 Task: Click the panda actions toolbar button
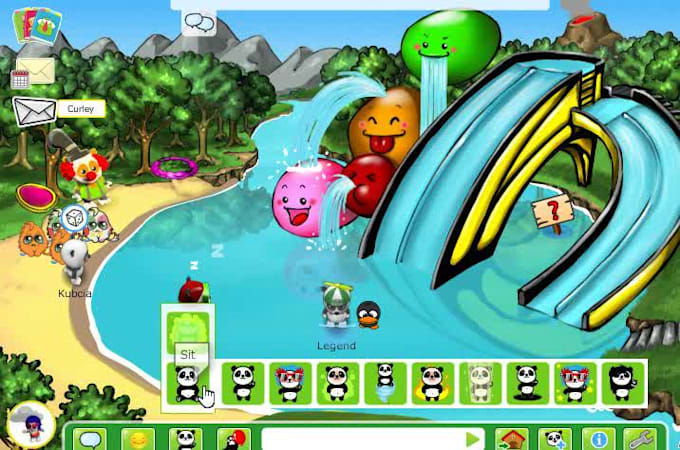(x=185, y=439)
